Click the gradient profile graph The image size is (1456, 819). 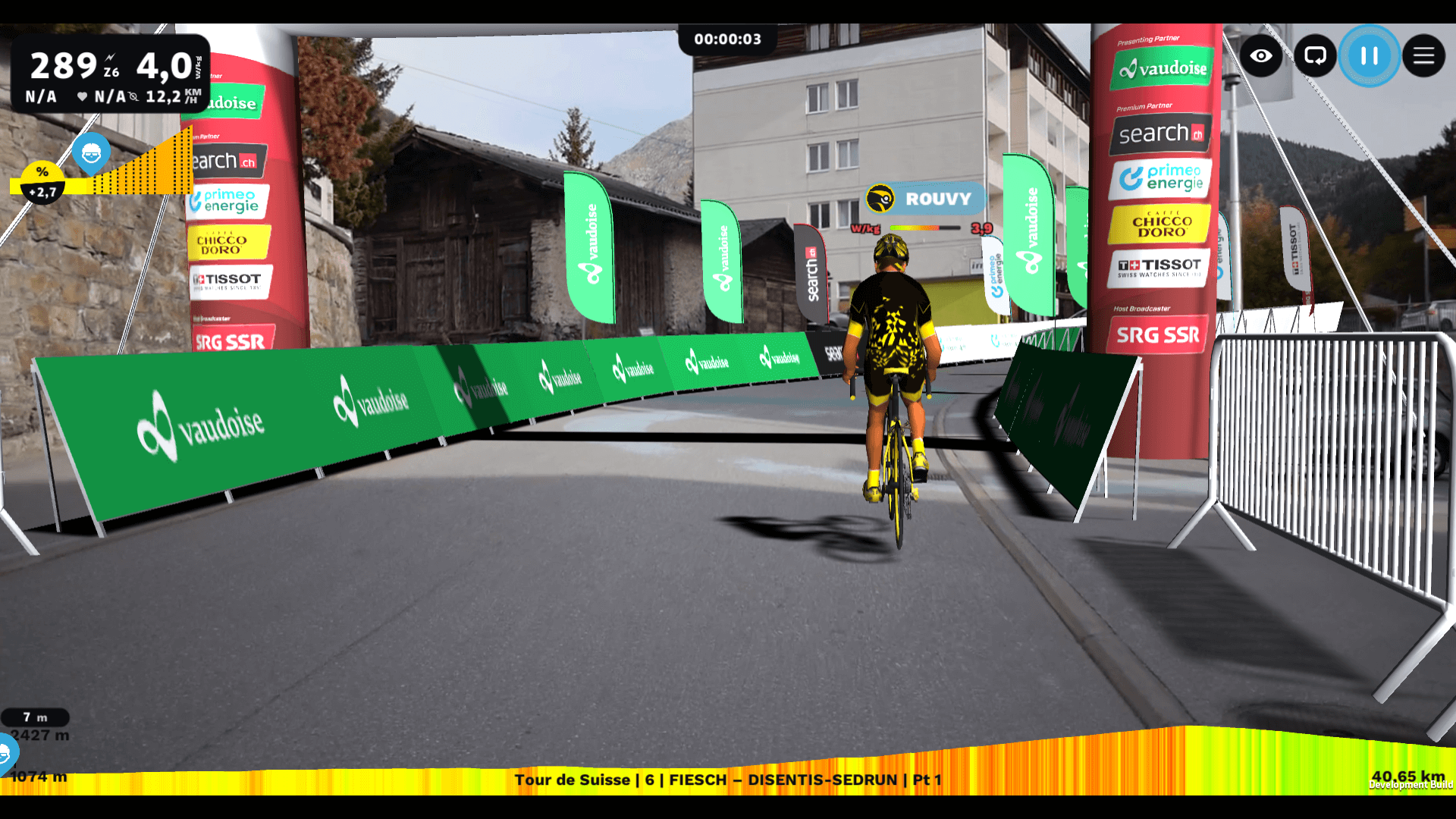144,168
